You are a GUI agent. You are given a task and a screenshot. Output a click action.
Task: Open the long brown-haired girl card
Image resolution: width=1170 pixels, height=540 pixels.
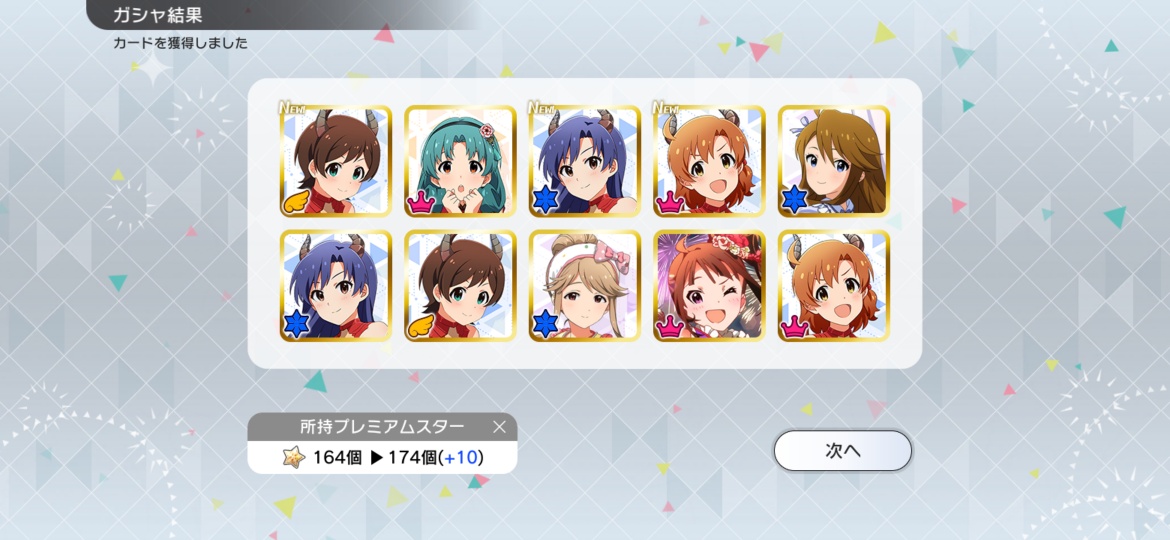tap(833, 161)
